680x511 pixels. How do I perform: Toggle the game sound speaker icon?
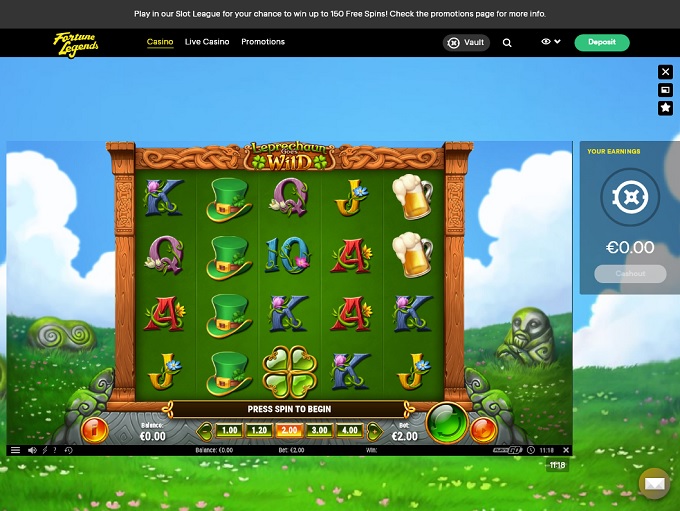pyautogui.click(x=32, y=450)
